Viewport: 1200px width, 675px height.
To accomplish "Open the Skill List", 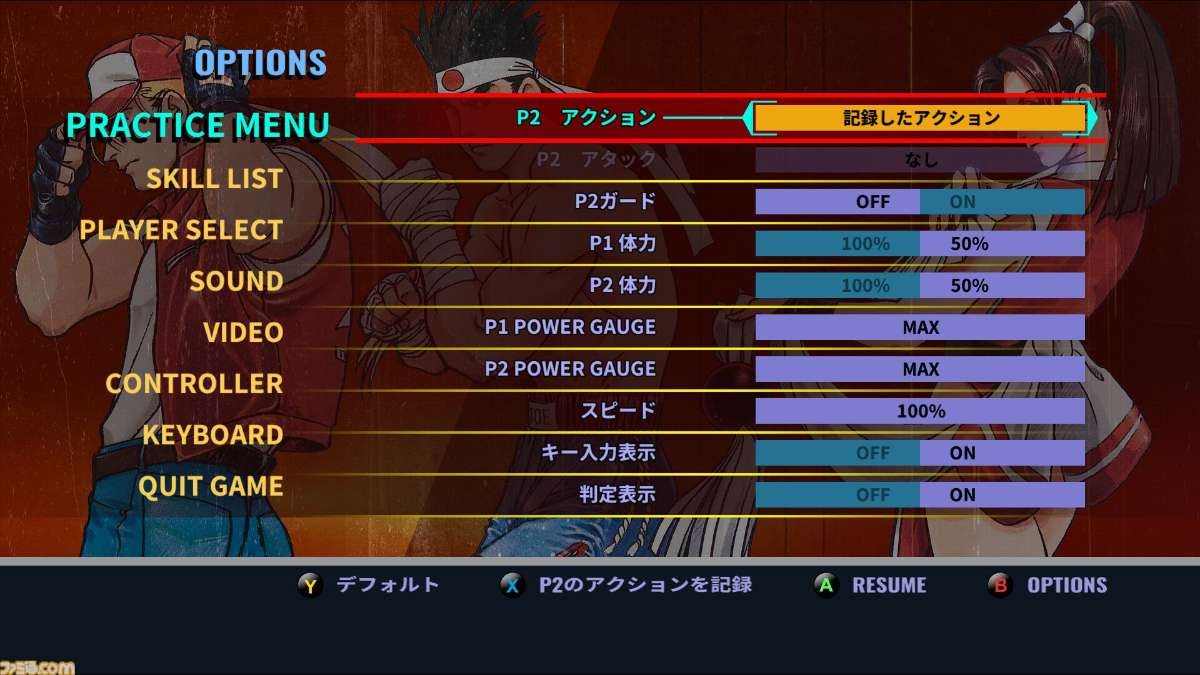I will pos(214,178).
